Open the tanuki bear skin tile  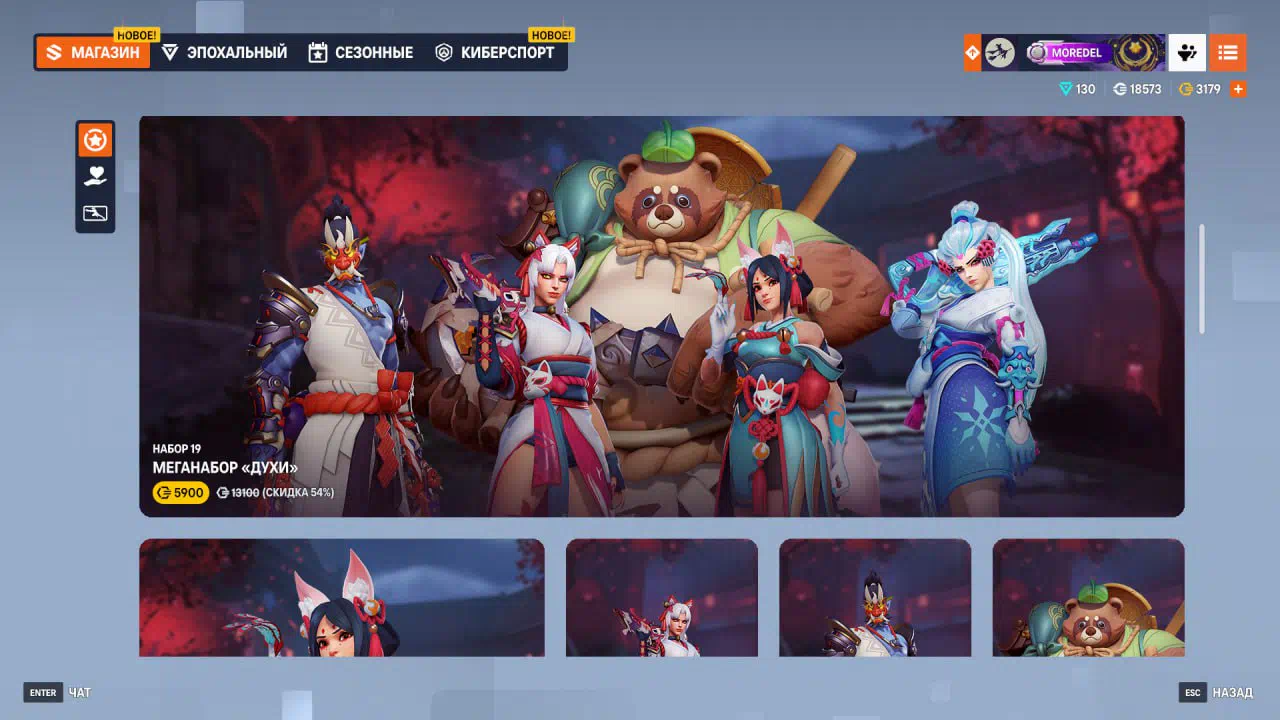tap(1088, 598)
